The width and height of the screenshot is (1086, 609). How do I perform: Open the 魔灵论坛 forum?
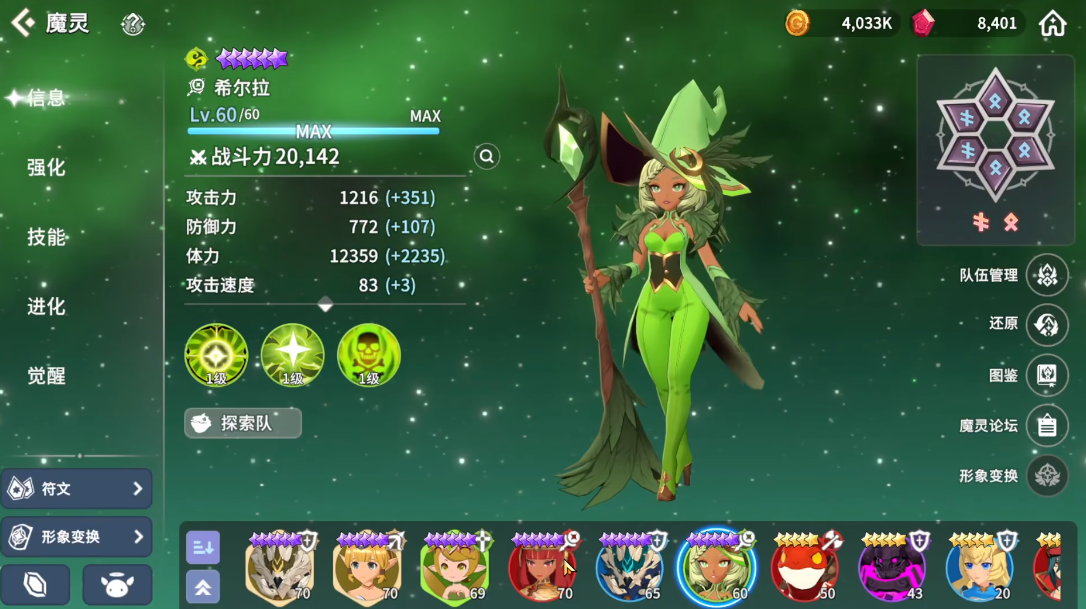pyautogui.click(x=1047, y=426)
